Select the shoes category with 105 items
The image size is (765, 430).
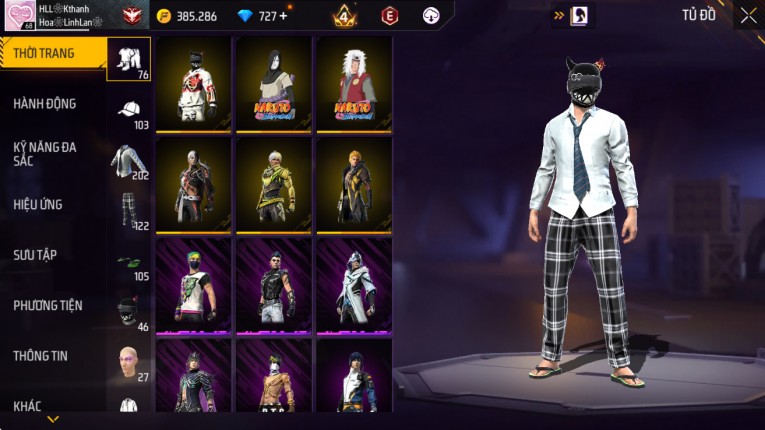(x=129, y=264)
